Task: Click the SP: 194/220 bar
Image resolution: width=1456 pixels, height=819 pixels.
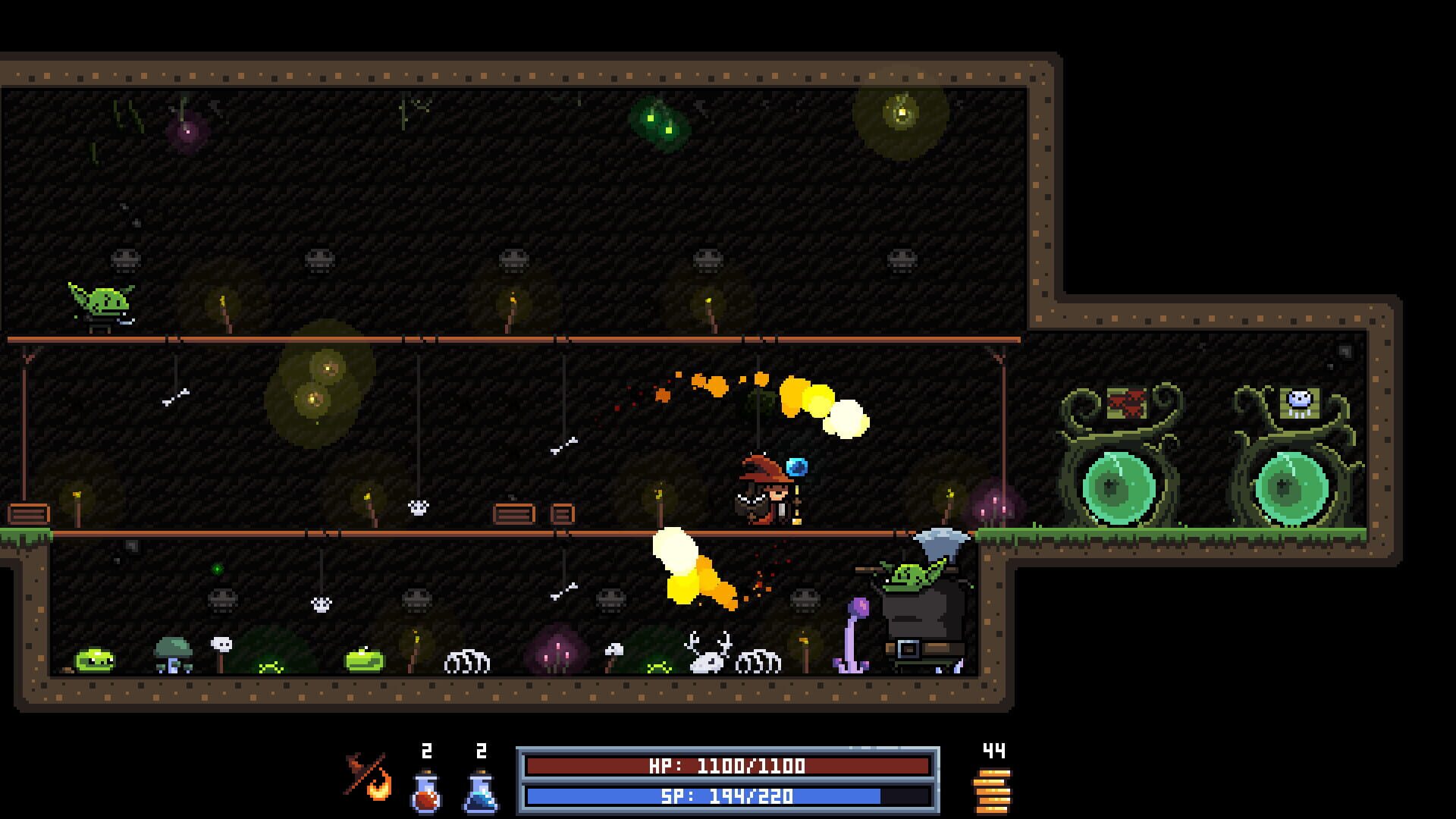Action: tap(728, 797)
